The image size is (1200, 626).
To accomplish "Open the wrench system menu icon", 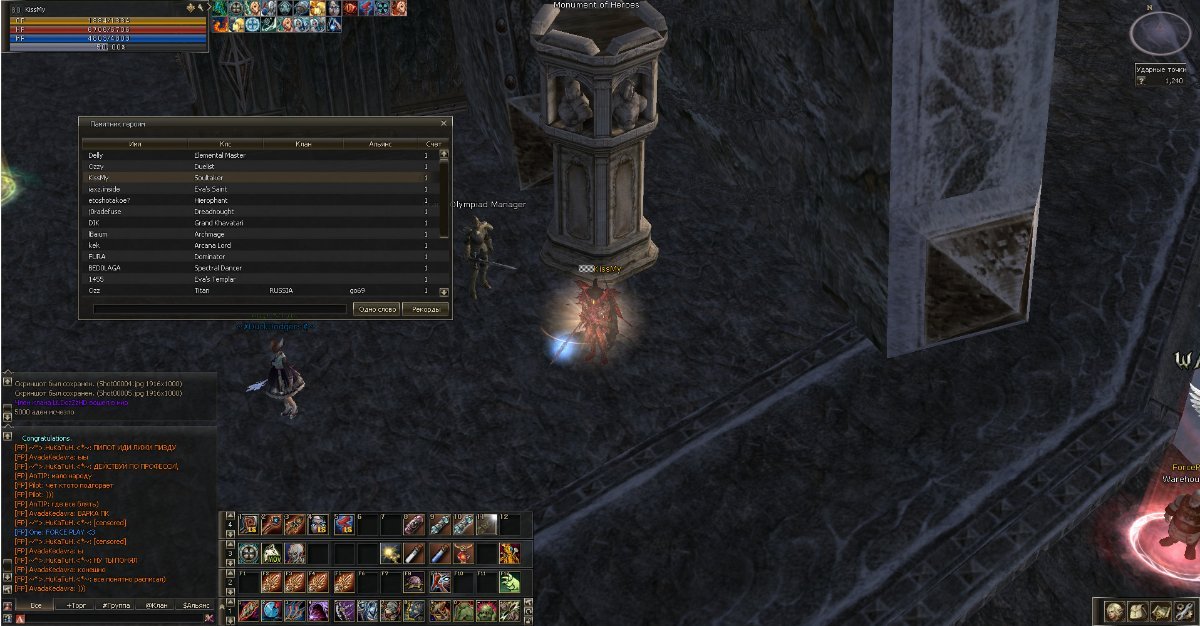I will 1182,611.
